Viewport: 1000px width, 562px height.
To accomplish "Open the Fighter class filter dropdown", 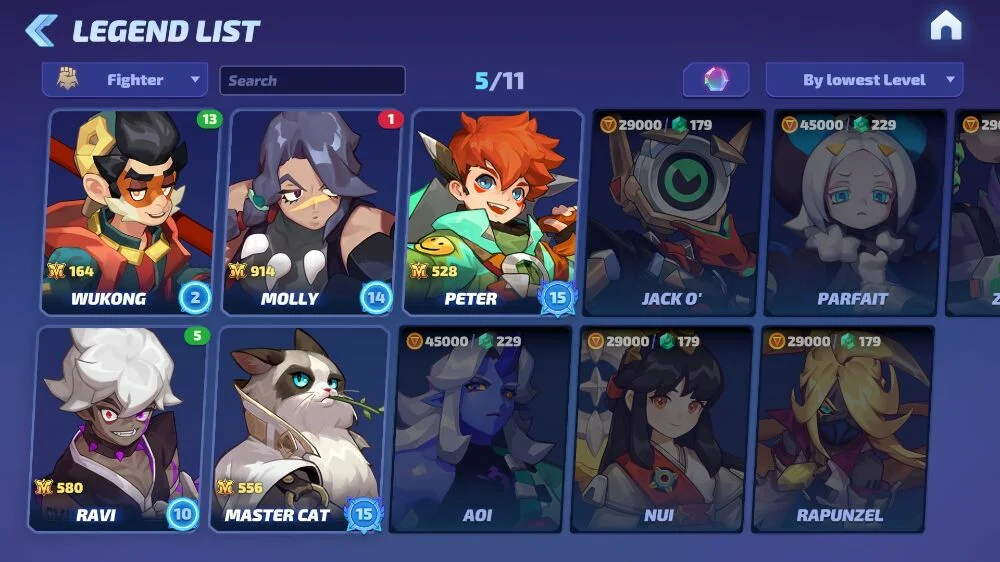I will (125, 80).
